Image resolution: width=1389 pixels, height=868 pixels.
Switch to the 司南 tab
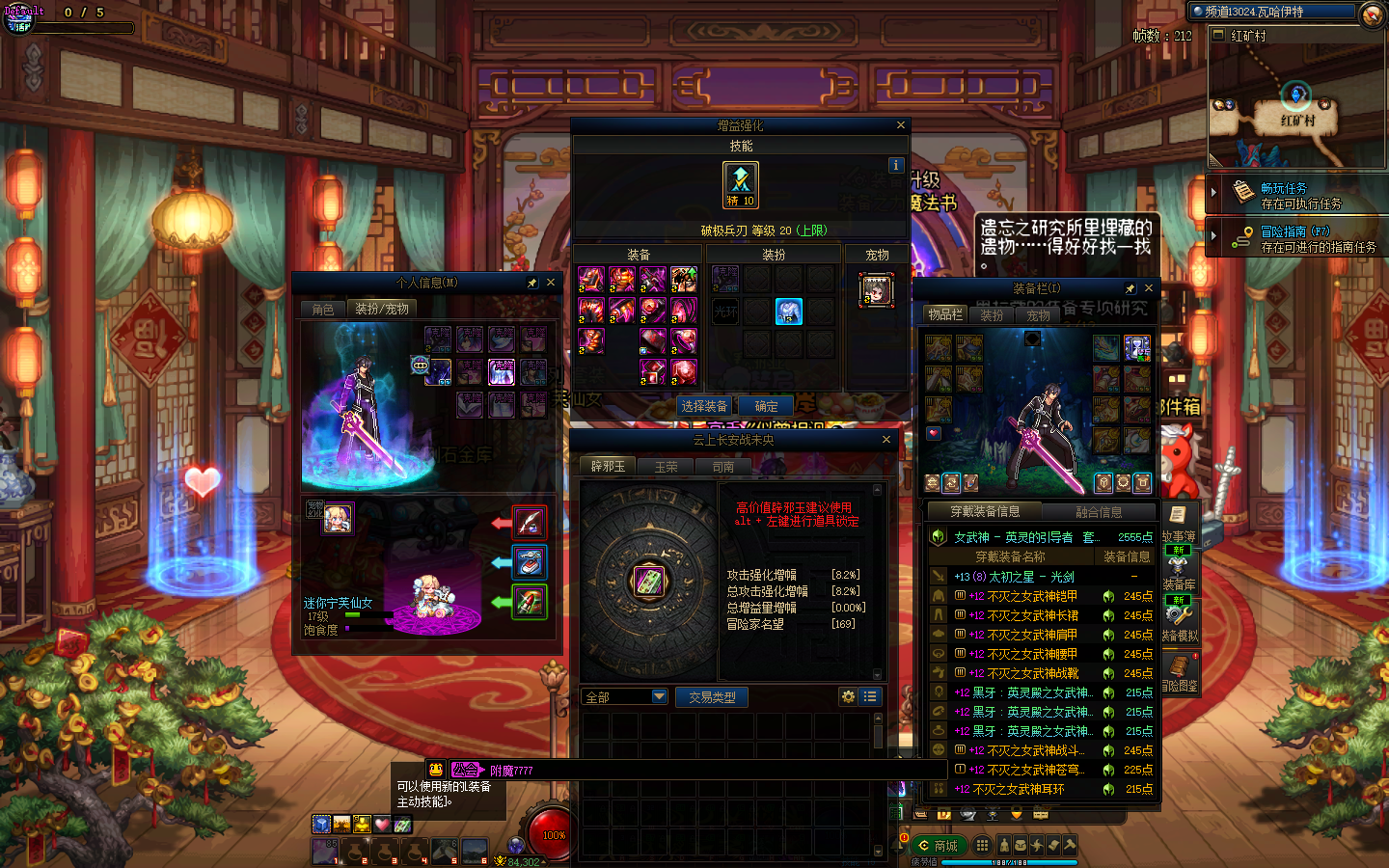723,467
